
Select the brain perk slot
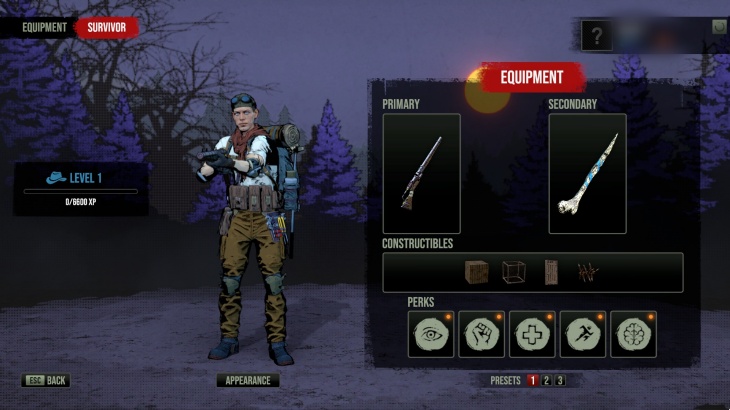click(x=633, y=334)
